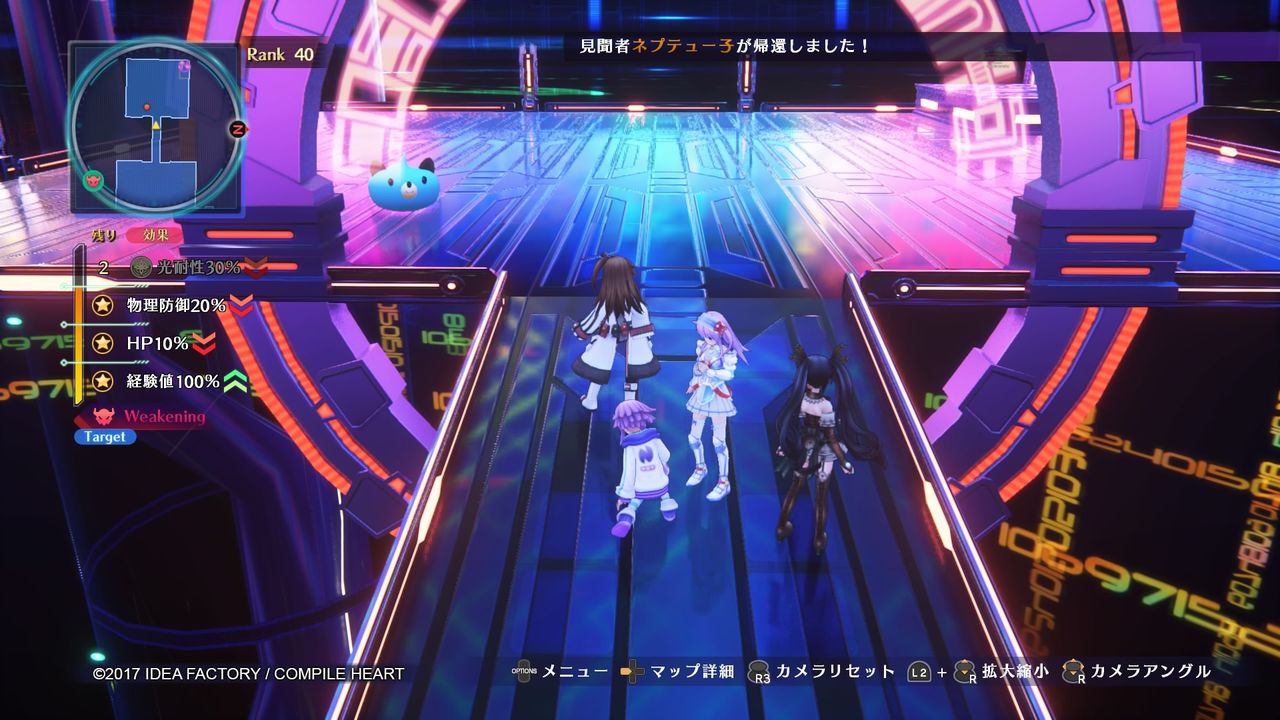1280x720 pixels.
Task: Toggle the red chevron next to HP10%
Action: point(204,344)
